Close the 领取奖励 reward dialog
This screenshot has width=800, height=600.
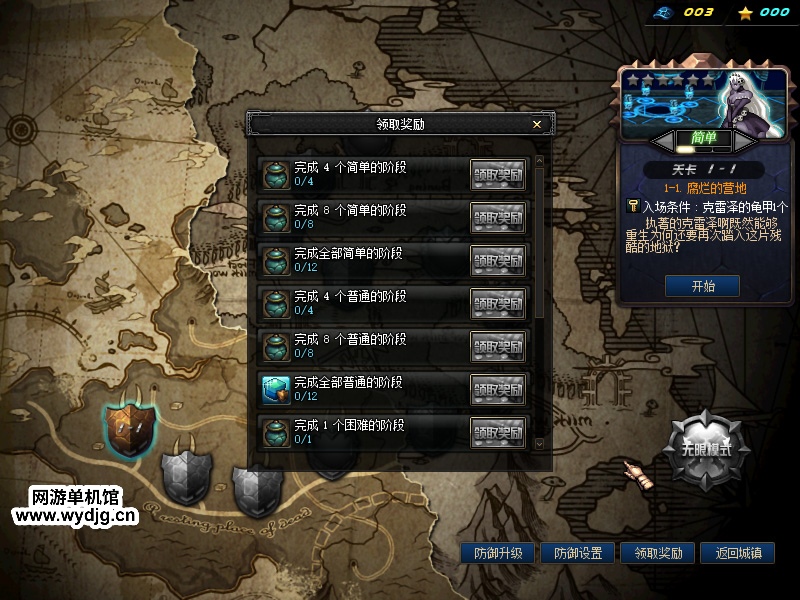click(x=537, y=124)
